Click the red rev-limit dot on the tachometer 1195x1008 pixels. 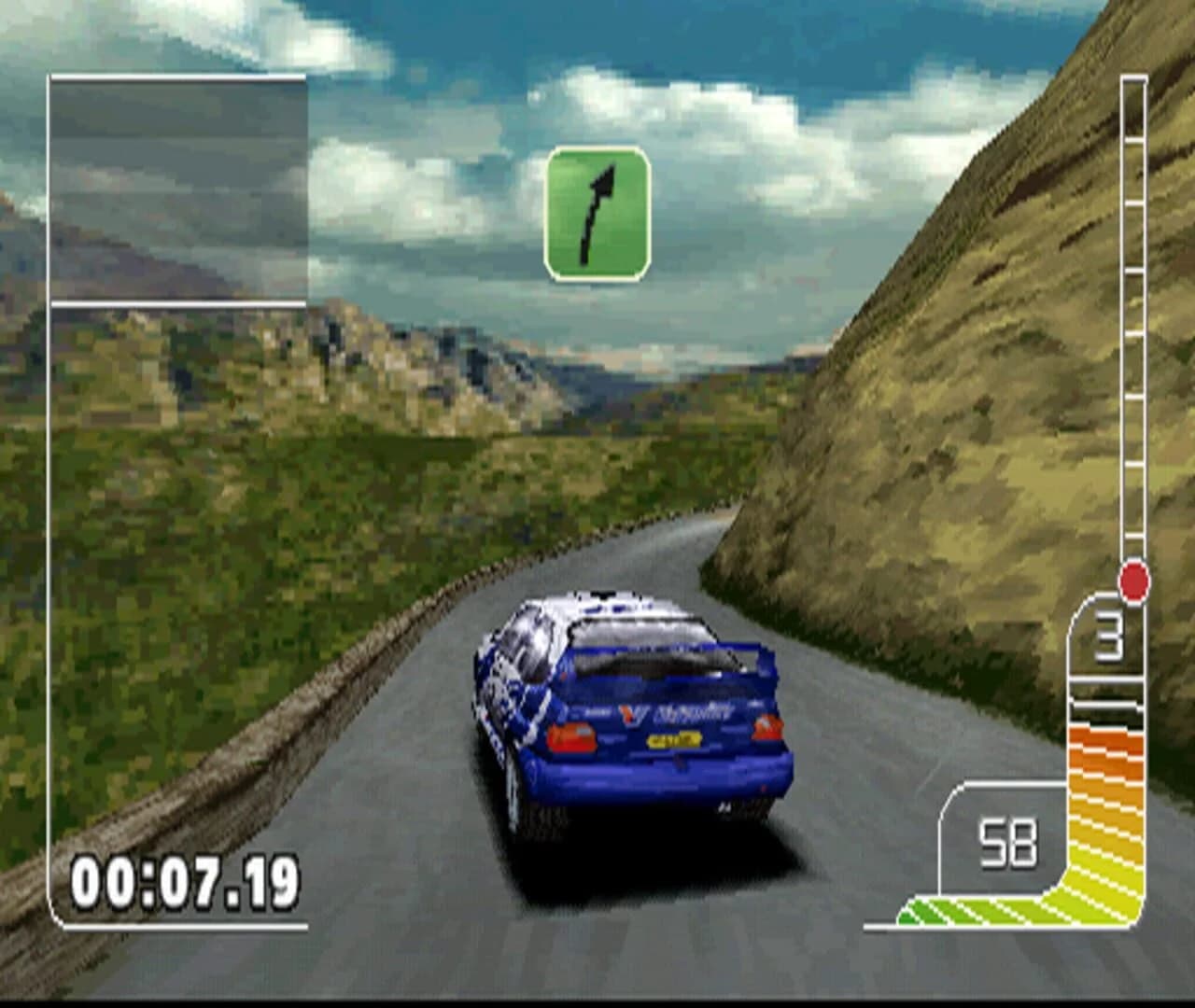1133,581
